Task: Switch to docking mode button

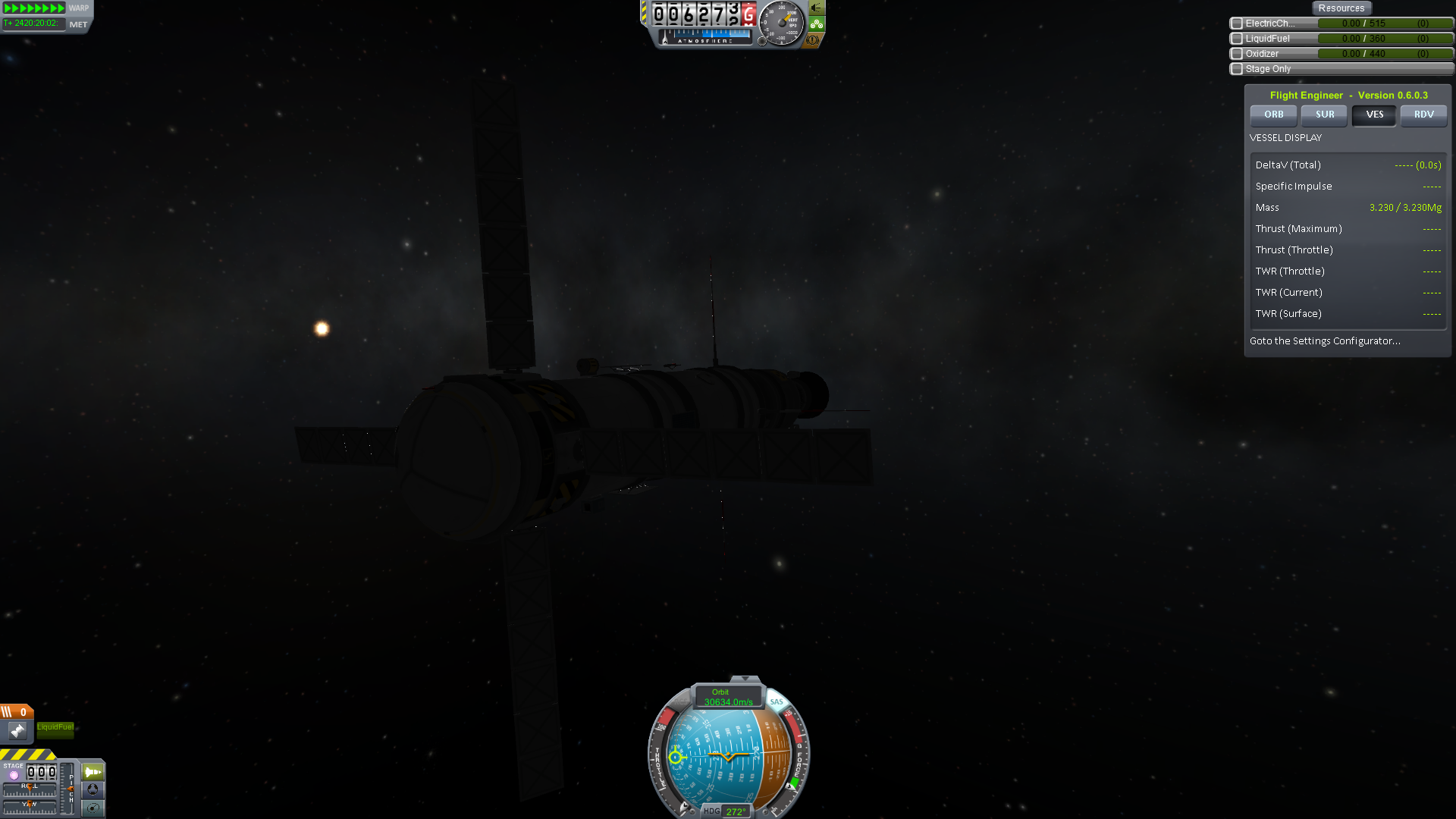Action: (93, 789)
